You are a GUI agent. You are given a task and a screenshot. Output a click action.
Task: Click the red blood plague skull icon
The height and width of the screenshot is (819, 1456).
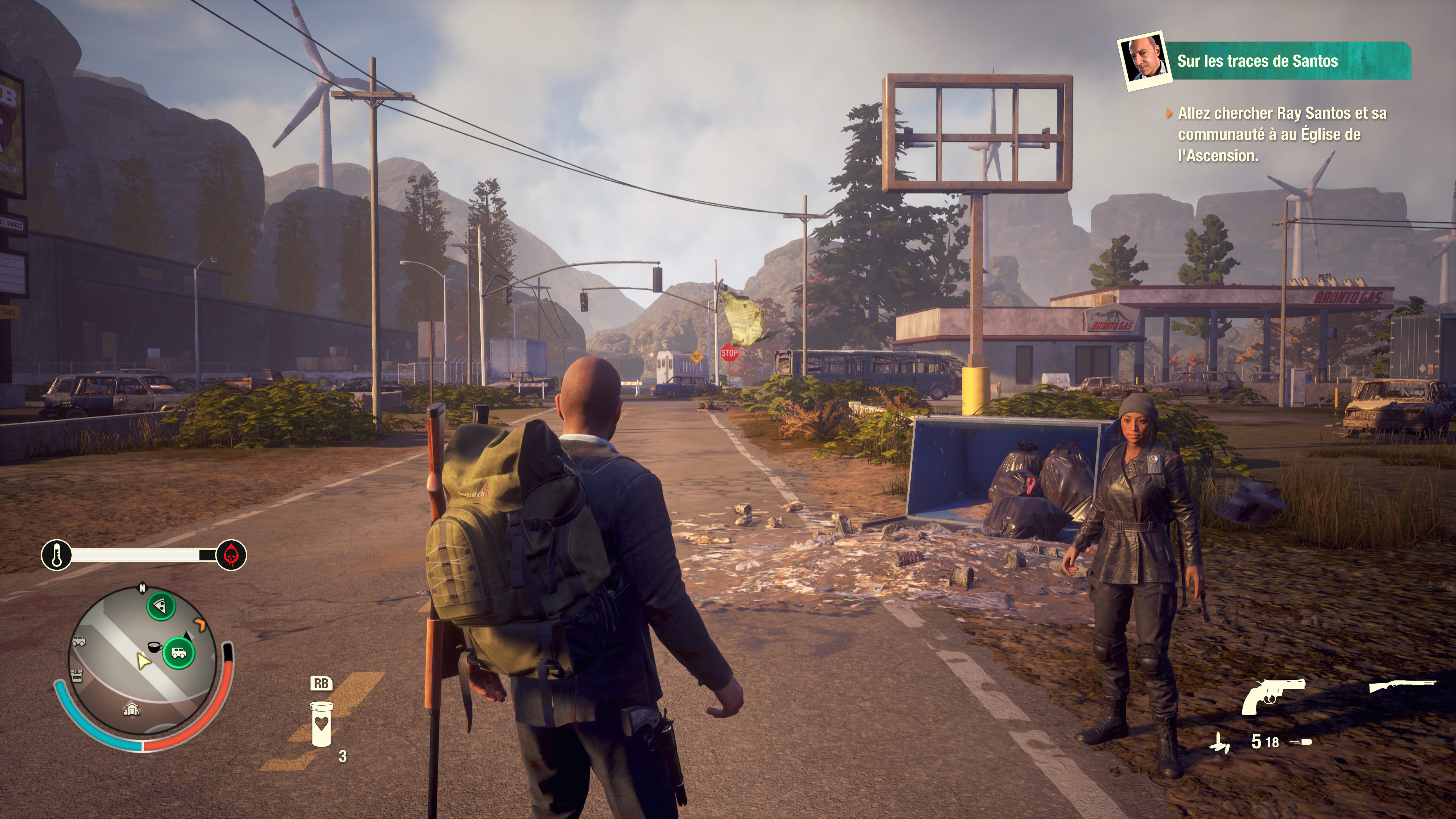(231, 555)
